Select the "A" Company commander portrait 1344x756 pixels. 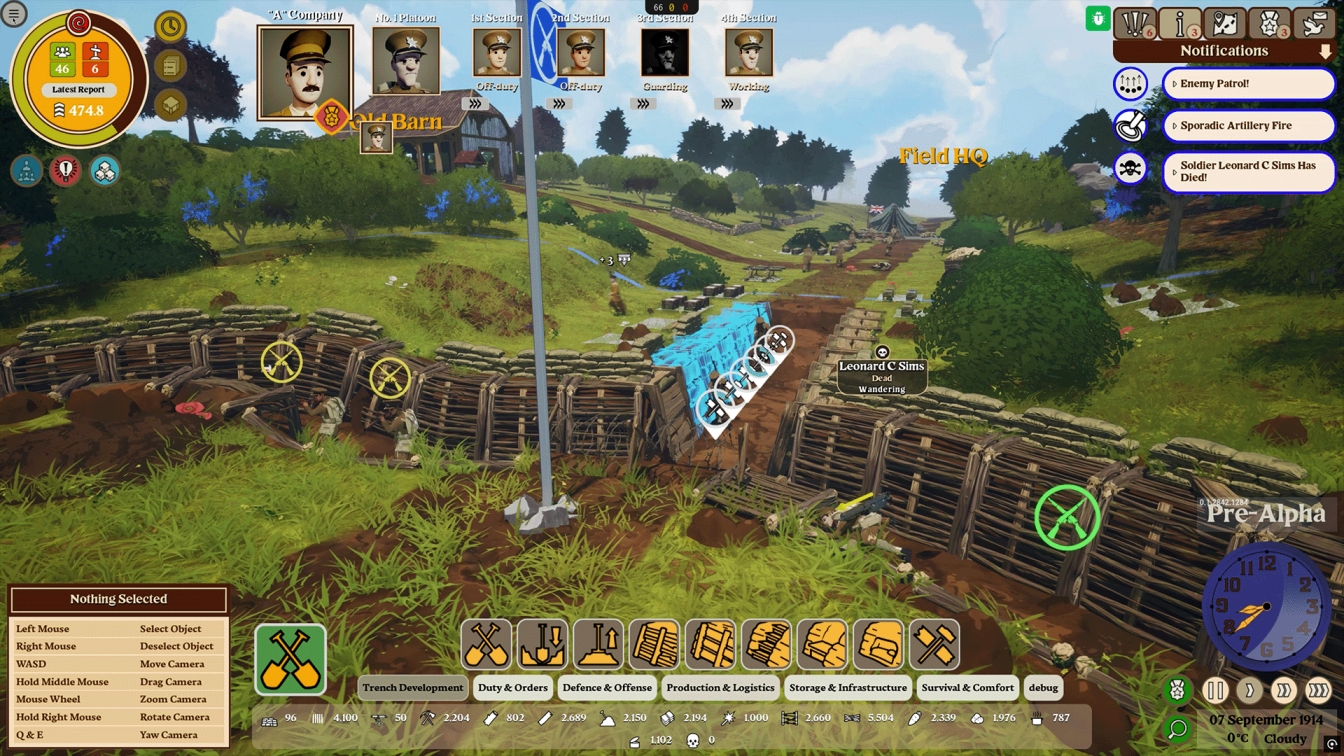[305, 73]
